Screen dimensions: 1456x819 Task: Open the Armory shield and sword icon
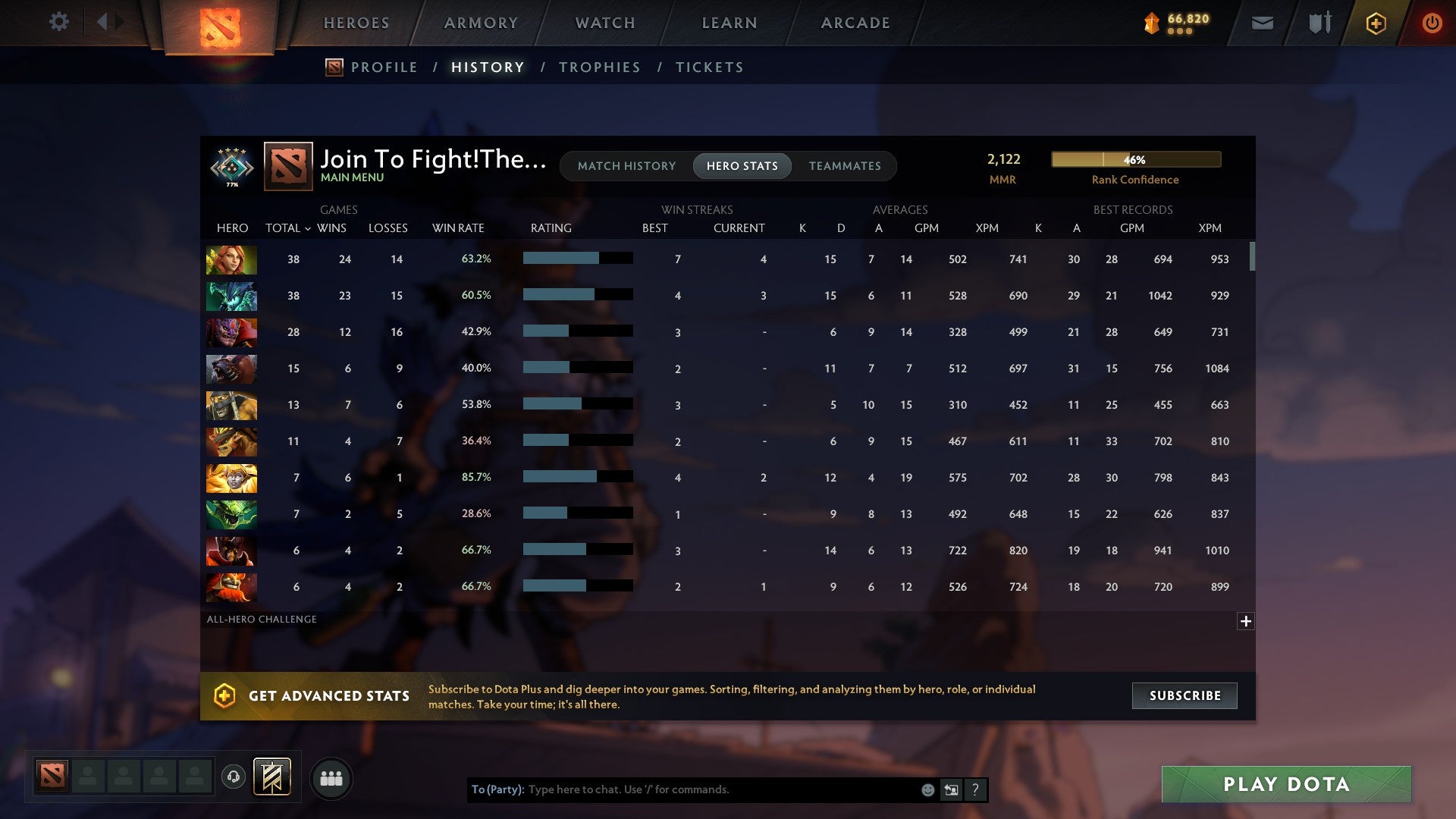pos(1318,23)
